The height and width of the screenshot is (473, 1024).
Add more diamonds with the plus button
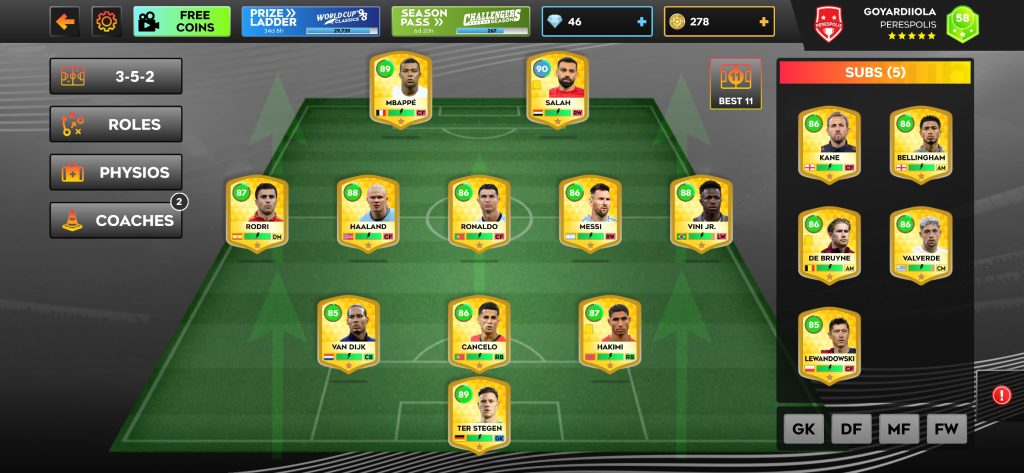coord(640,21)
